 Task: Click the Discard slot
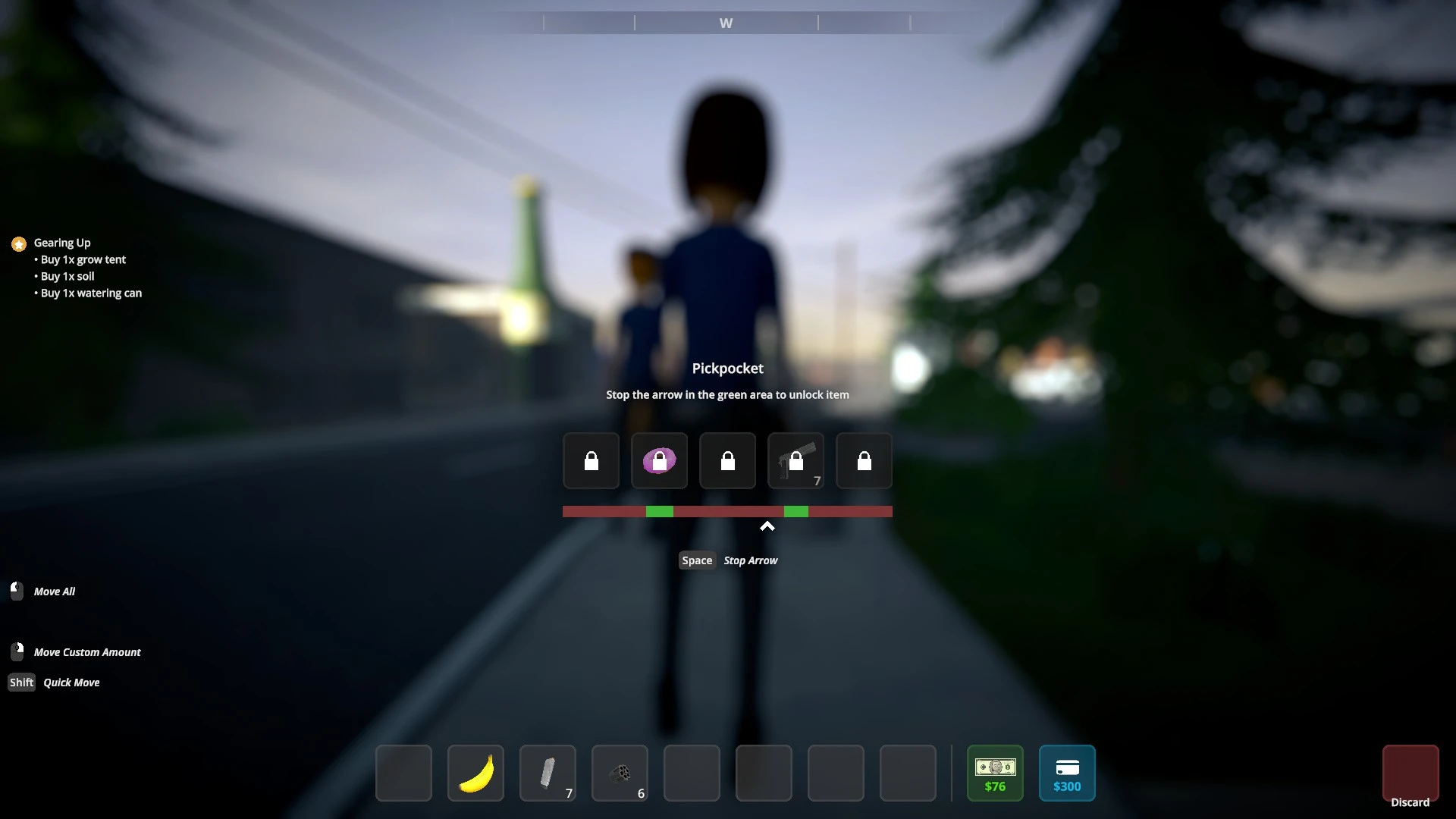[1411, 773]
